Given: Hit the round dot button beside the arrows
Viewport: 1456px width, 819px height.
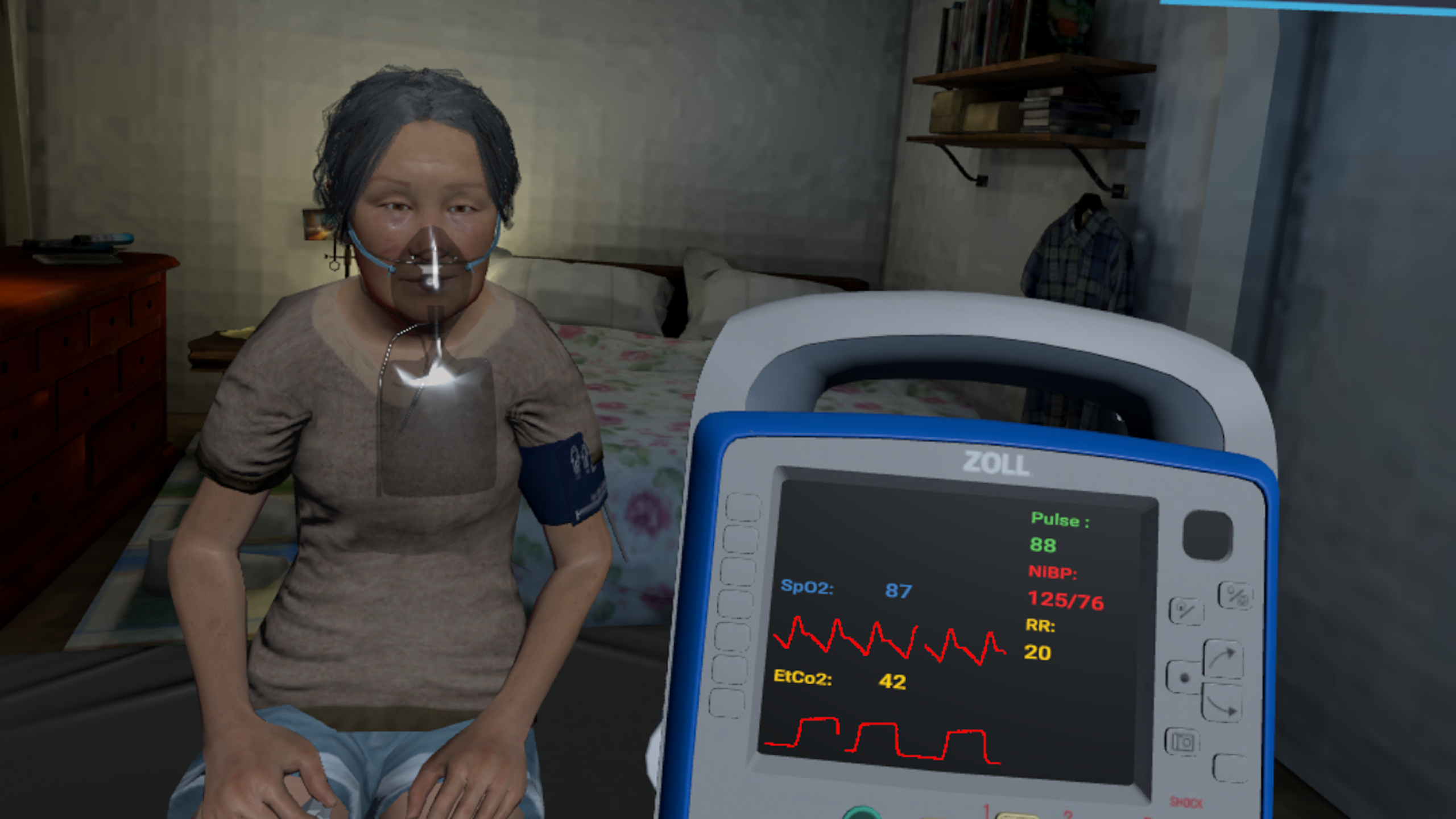Looking at the screenshot, I should click(x=1184, y=677).
